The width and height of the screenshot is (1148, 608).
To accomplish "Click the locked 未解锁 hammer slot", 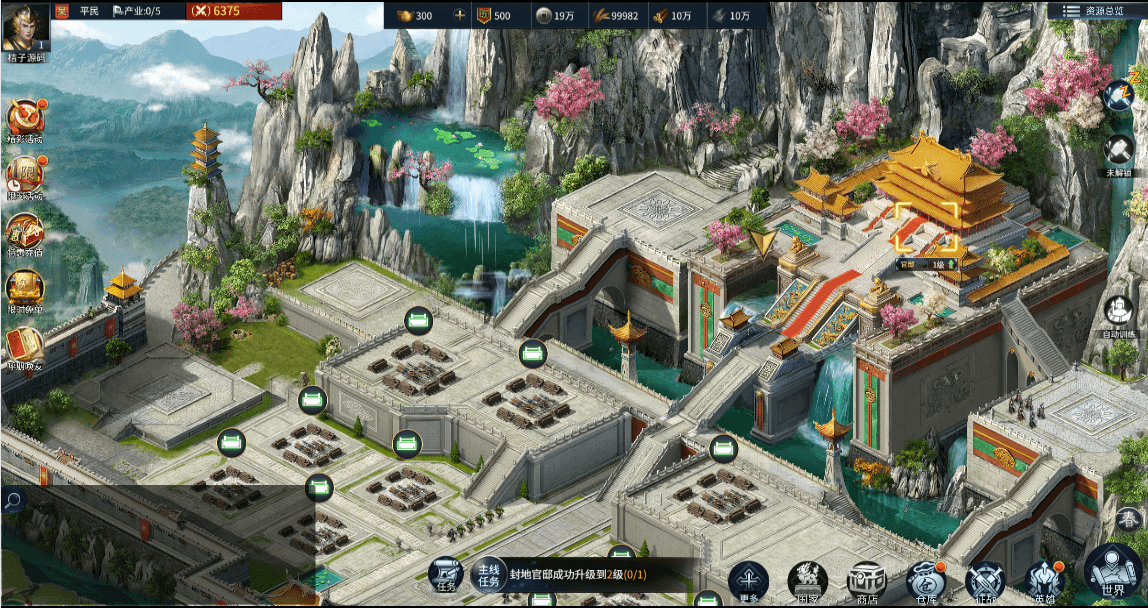I will tap(1118, 152).
